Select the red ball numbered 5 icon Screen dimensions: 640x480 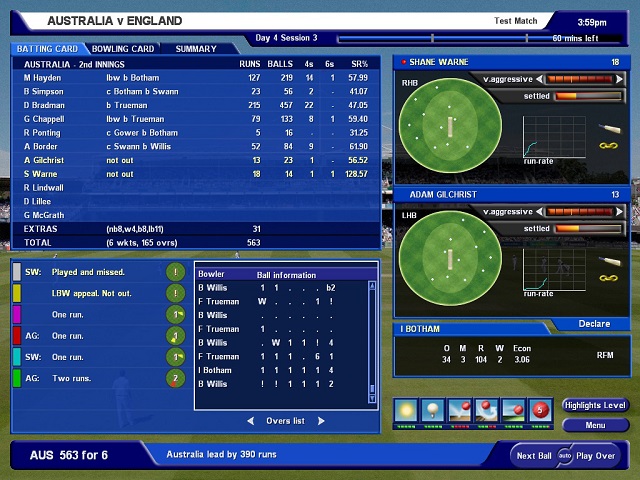click(x=541, y=411)
